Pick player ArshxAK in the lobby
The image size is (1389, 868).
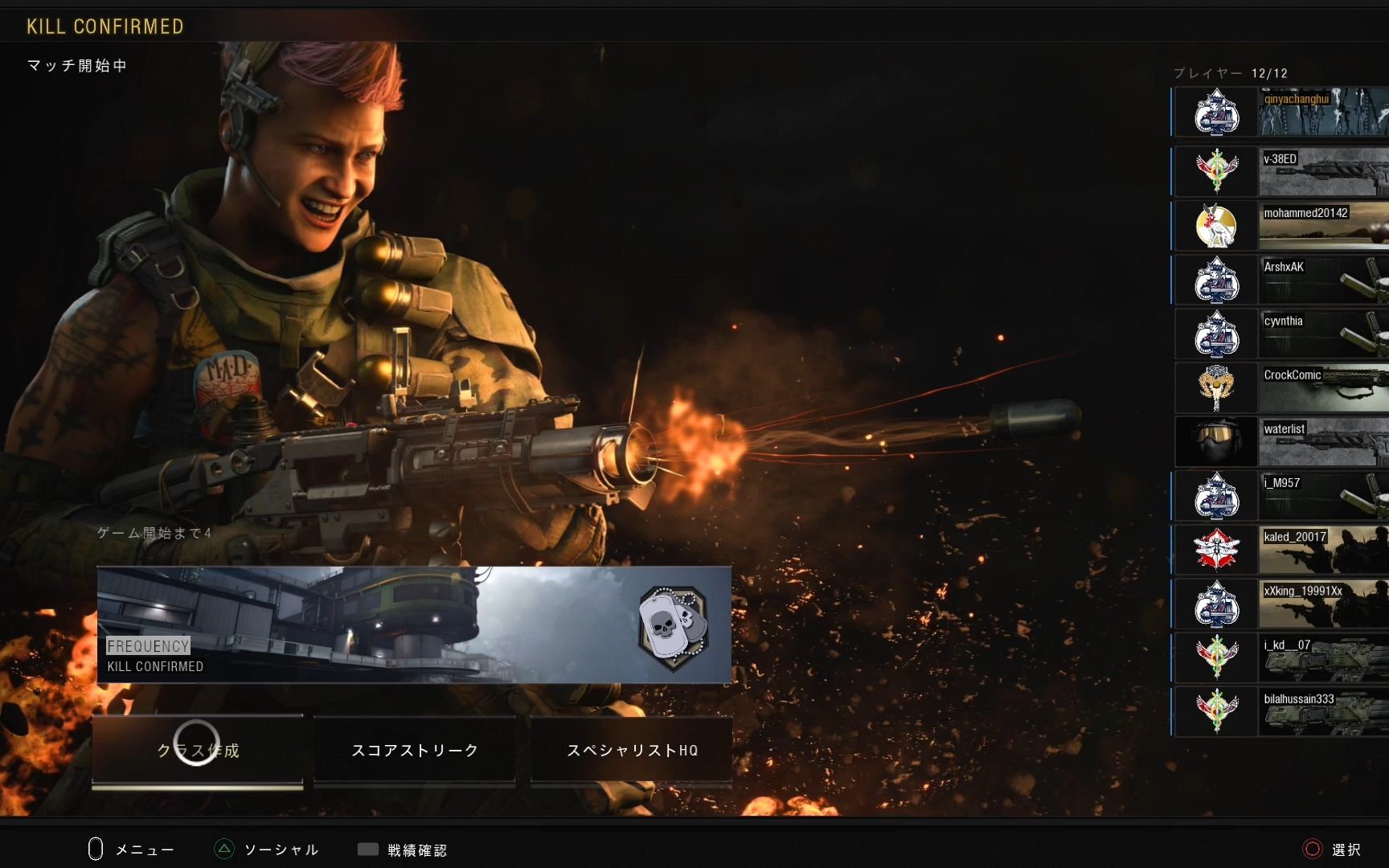[1281, 280]
